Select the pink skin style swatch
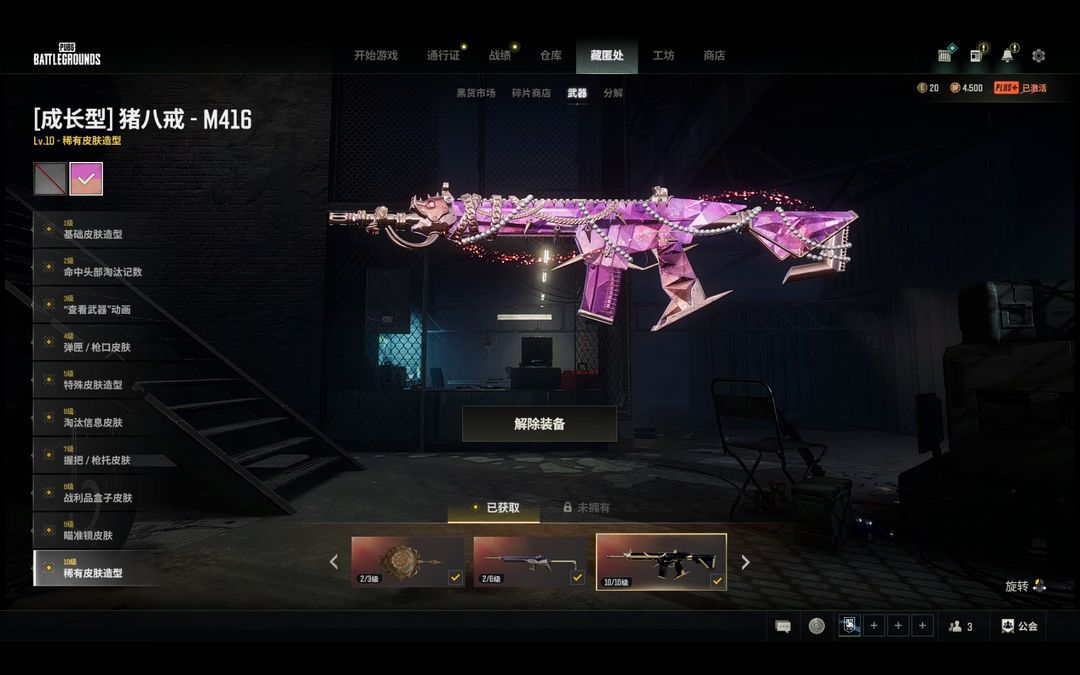Screen dimensions: 1080x675 click(86, 179)
